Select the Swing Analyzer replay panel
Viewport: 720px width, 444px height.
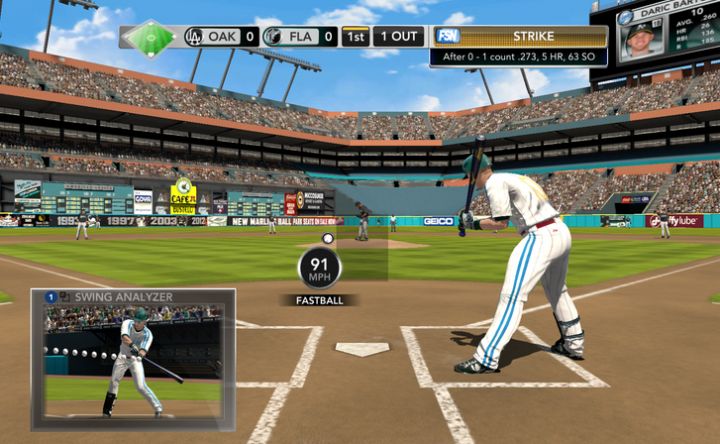tap(134, 360)
